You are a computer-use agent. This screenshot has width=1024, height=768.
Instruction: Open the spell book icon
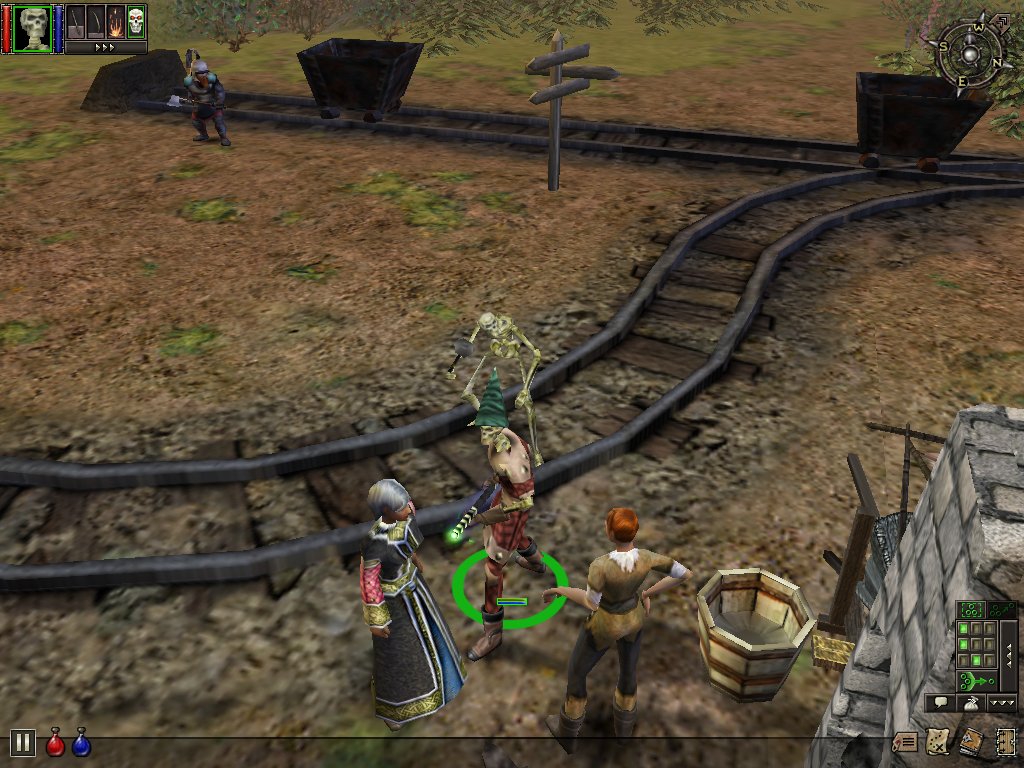[971, 742]
